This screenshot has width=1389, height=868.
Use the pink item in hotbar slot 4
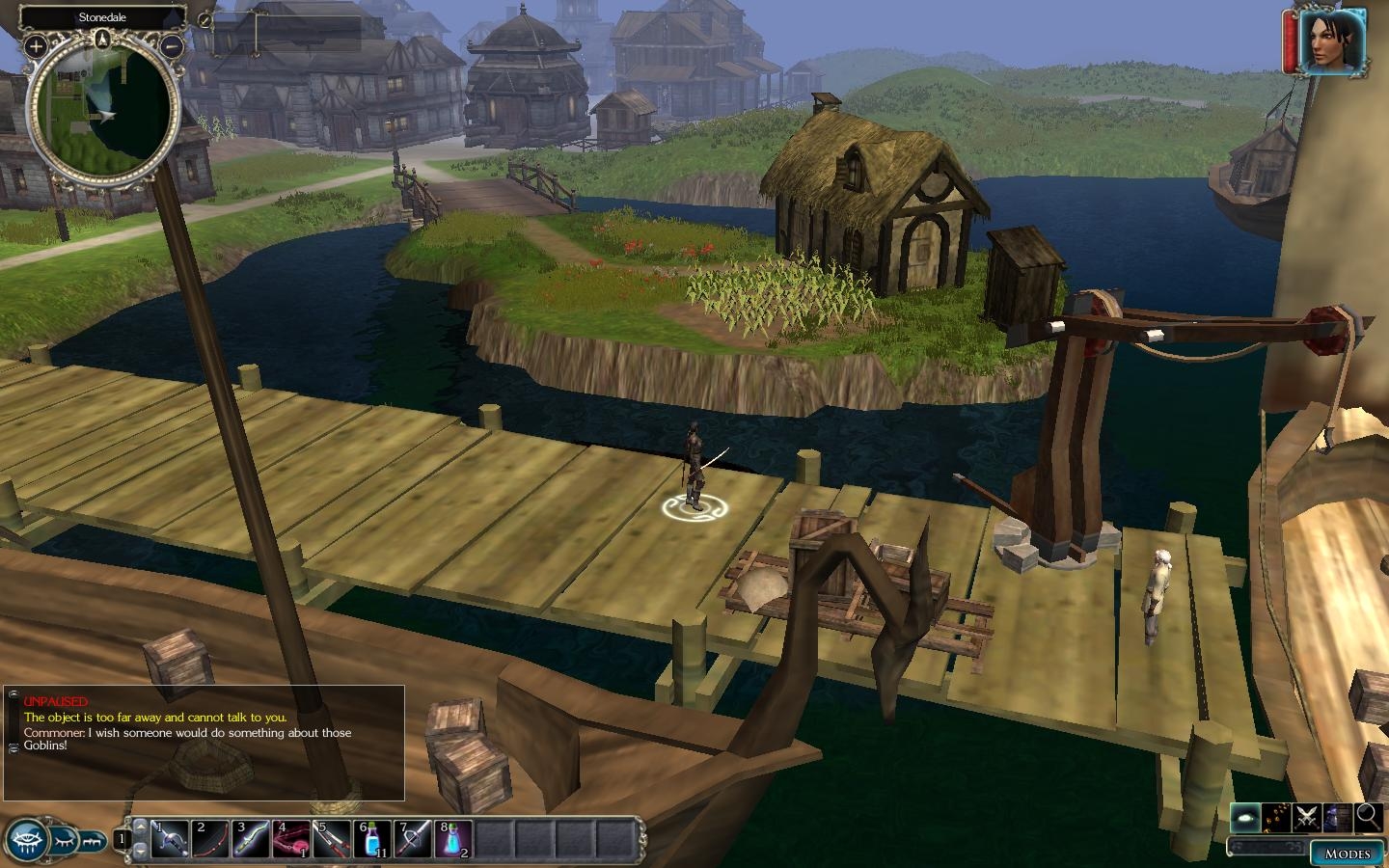[292, 839]
